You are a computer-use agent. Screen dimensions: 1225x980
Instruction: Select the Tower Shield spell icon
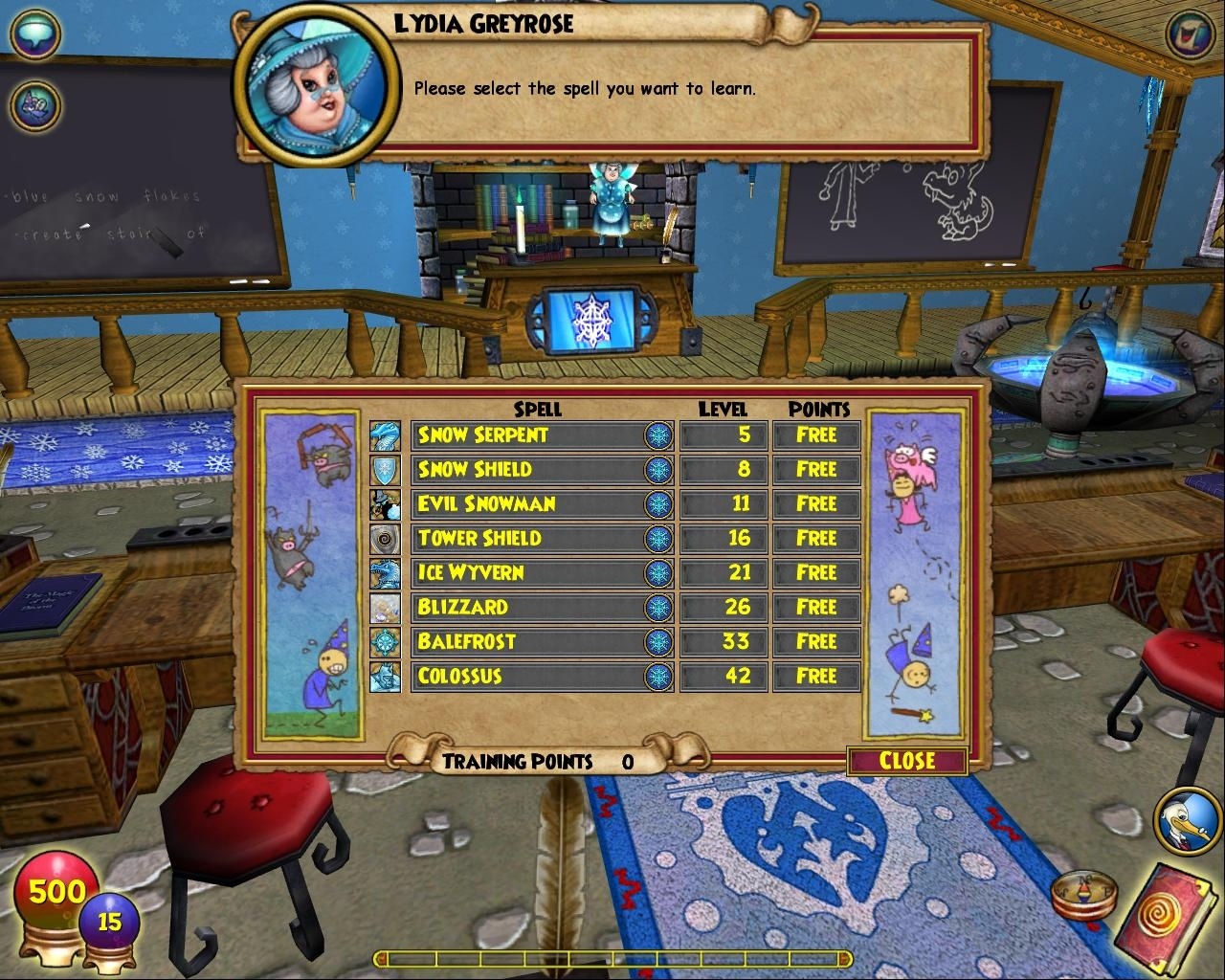[386, 539]
